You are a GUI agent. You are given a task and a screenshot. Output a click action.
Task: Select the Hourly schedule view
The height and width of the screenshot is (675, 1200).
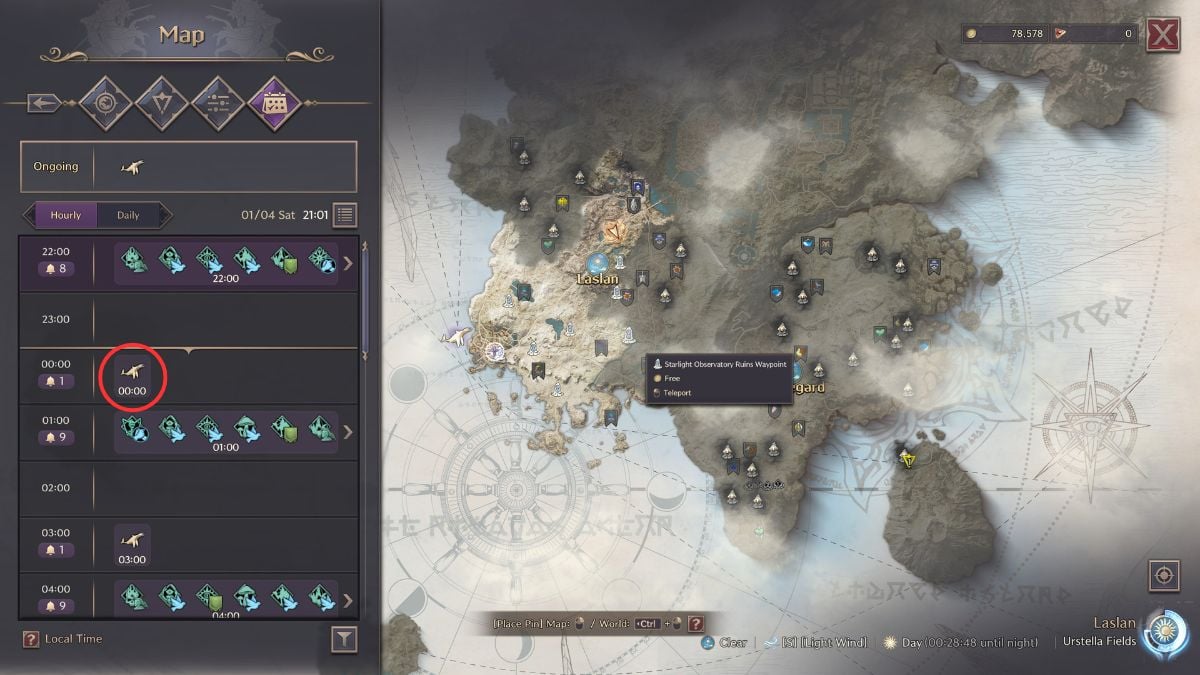[x=65, y=215]
